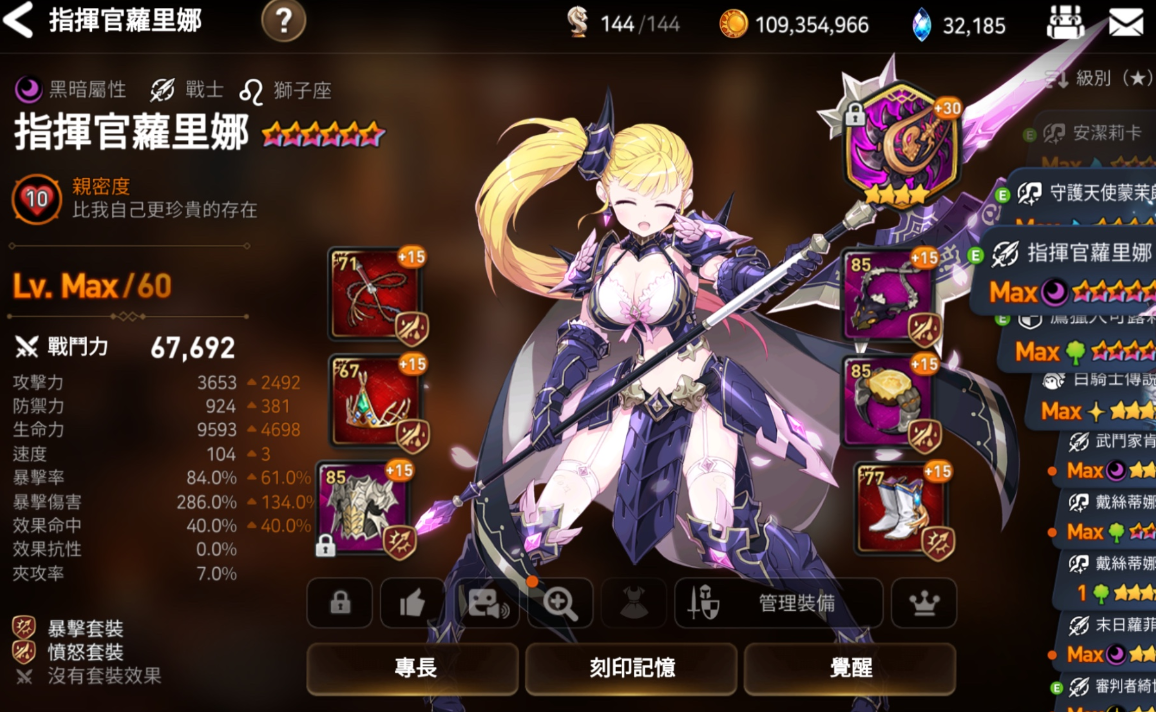The image size is (1156, 712).
Task: Toggle the hero lock button
Action: [x=340, y=603]
